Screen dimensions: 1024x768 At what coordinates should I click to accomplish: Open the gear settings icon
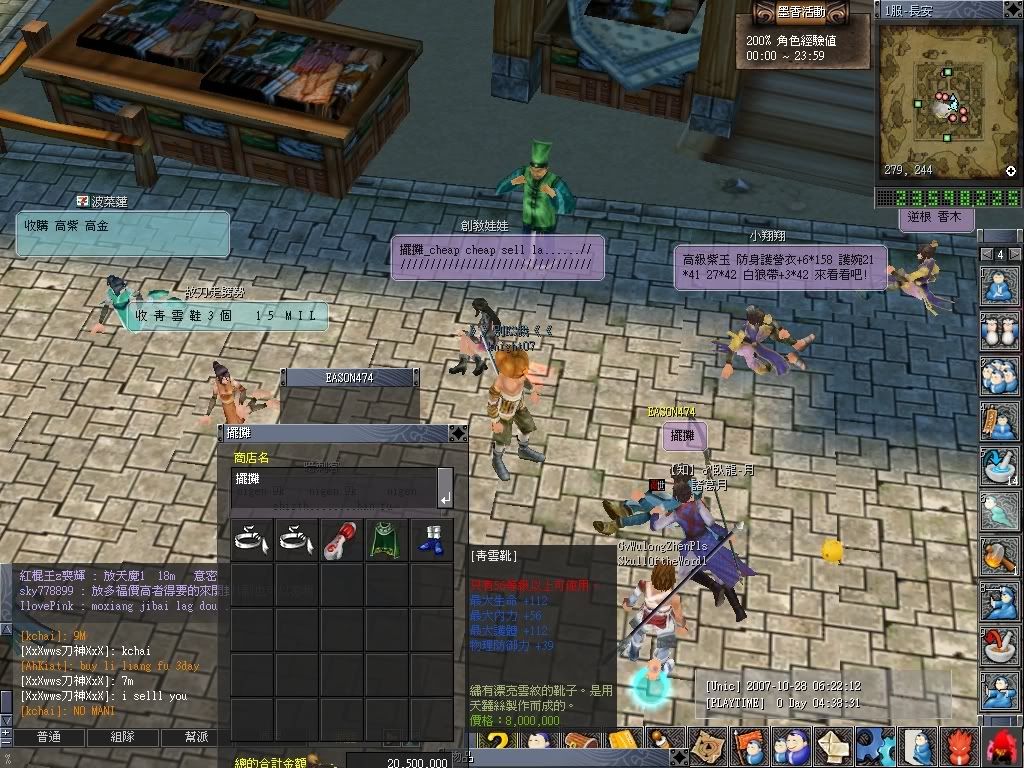pos(875,746)
